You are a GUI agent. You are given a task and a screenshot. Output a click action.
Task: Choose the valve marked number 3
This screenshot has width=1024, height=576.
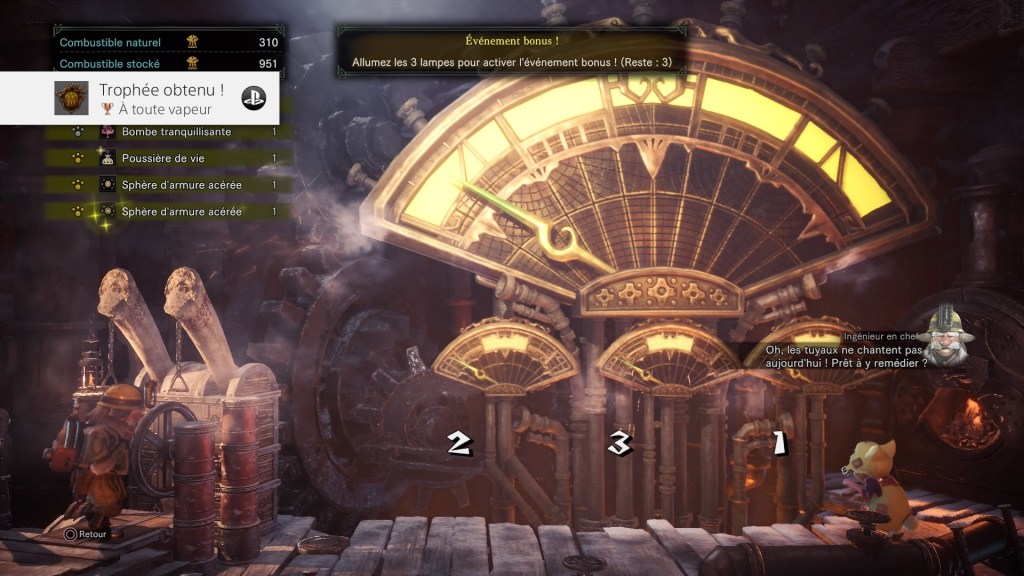pyautogui.click(x=620, y=443)
